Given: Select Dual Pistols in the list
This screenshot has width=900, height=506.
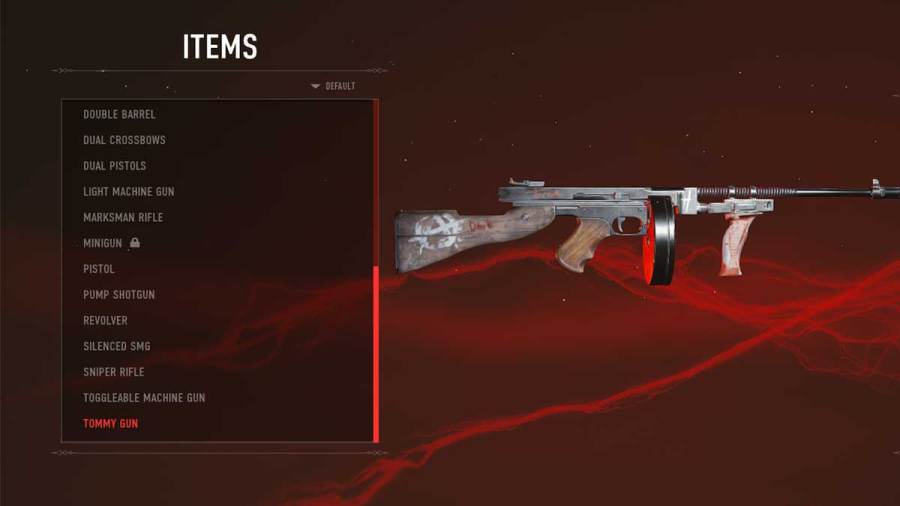Looking at the screenshot, I should tap(114, 166).
